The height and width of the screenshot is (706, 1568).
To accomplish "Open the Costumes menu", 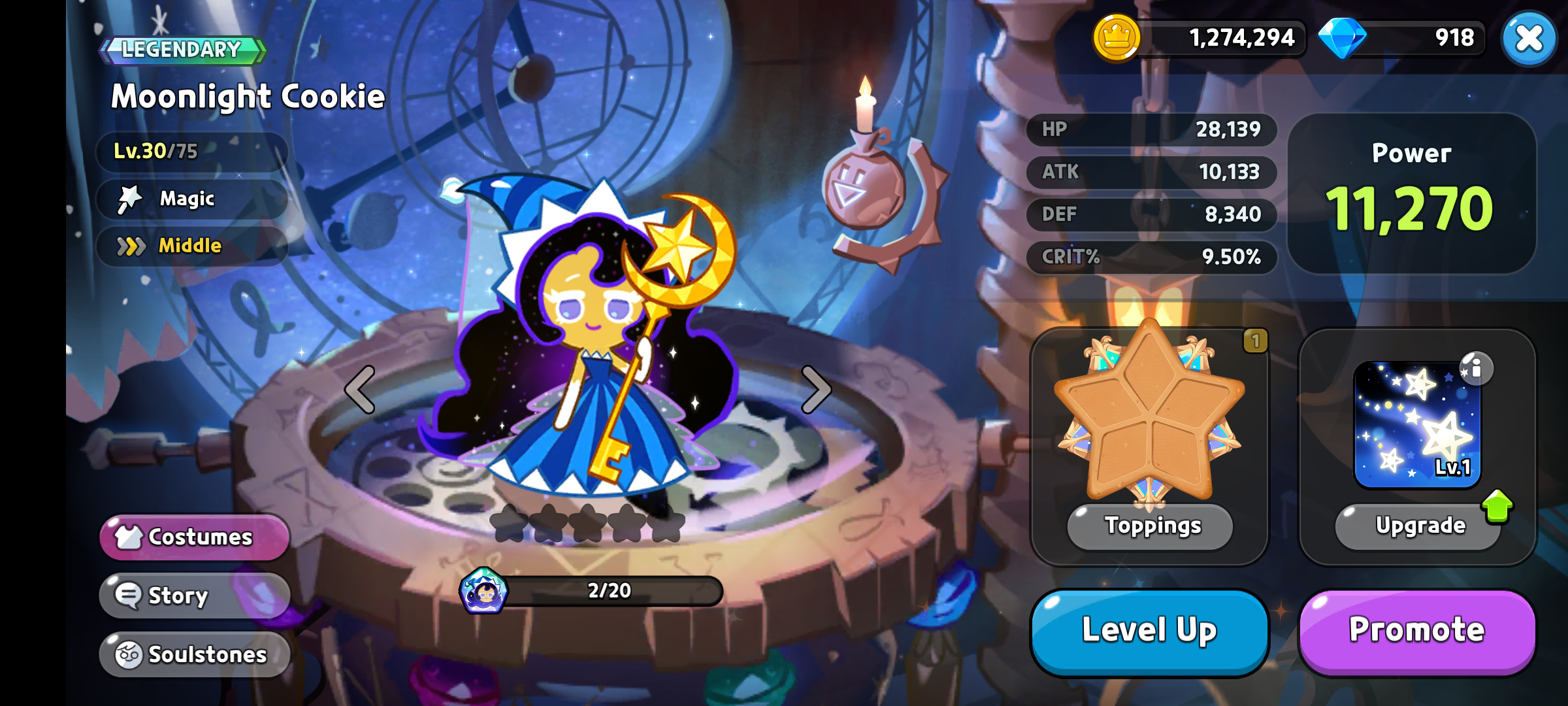I will (194, 537).
